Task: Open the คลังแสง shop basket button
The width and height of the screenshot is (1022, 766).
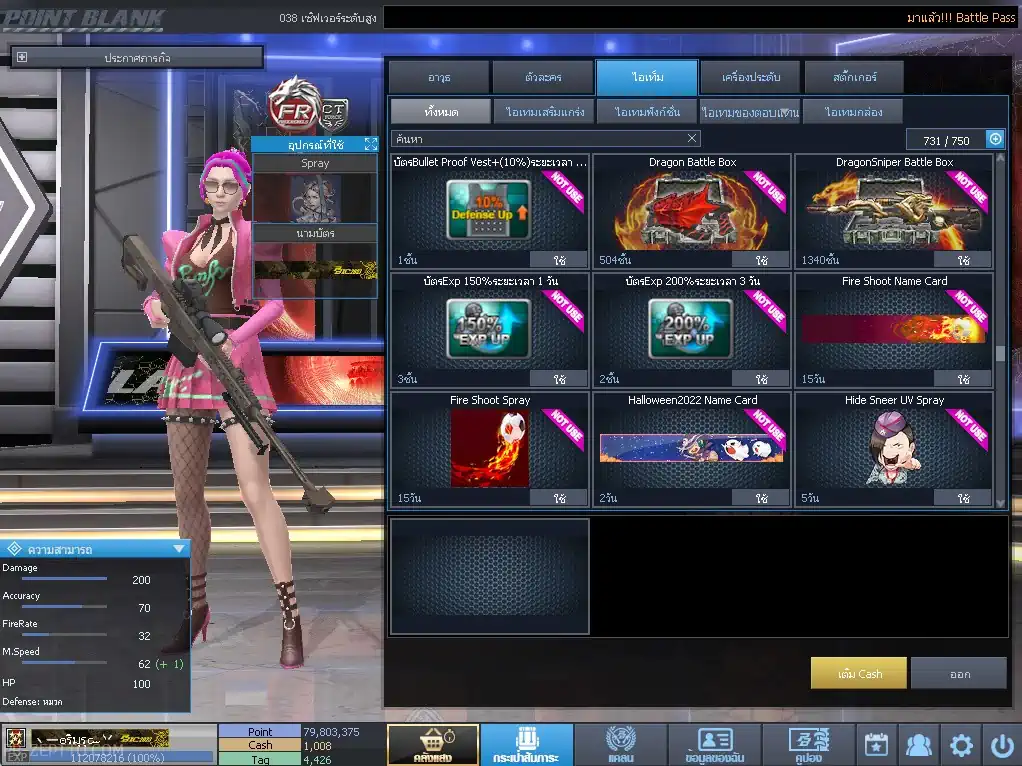Action: 432,745
